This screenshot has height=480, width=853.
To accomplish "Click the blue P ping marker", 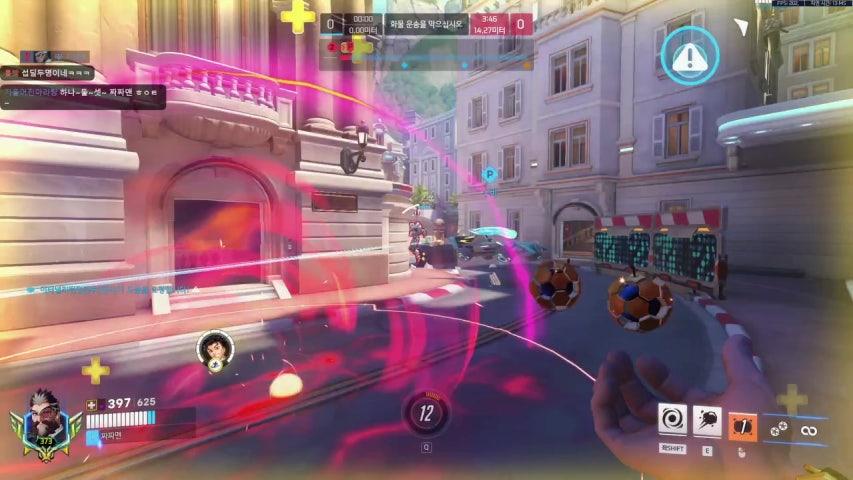I will 490,175.
